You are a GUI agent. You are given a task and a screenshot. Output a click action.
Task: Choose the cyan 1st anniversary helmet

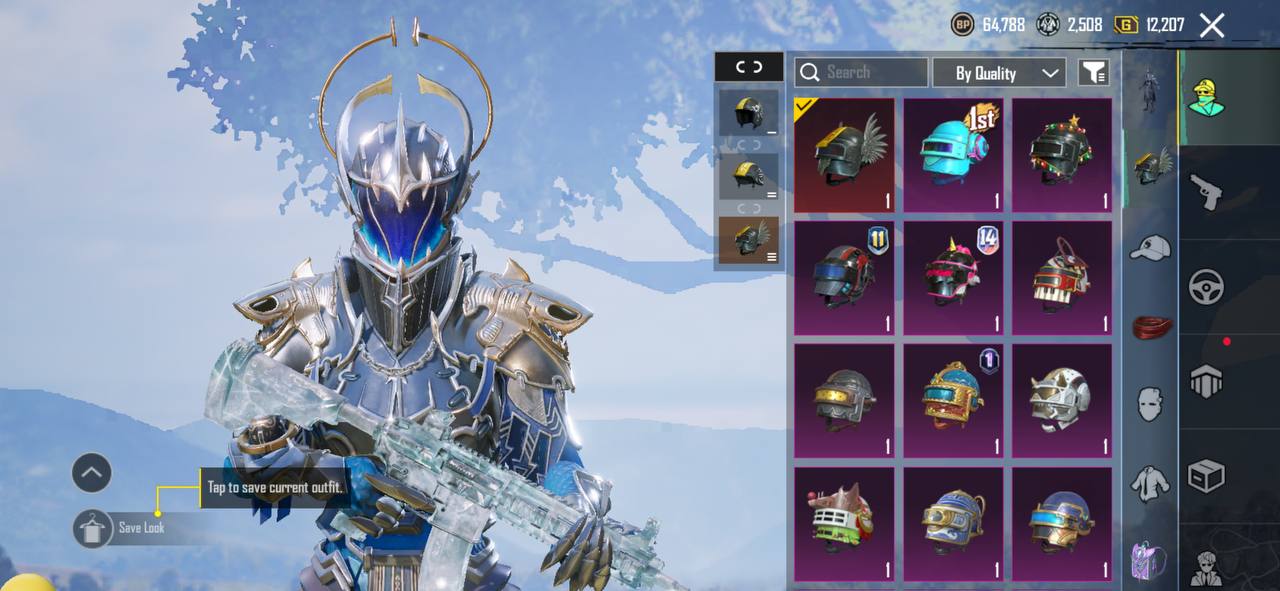(953, 154)
